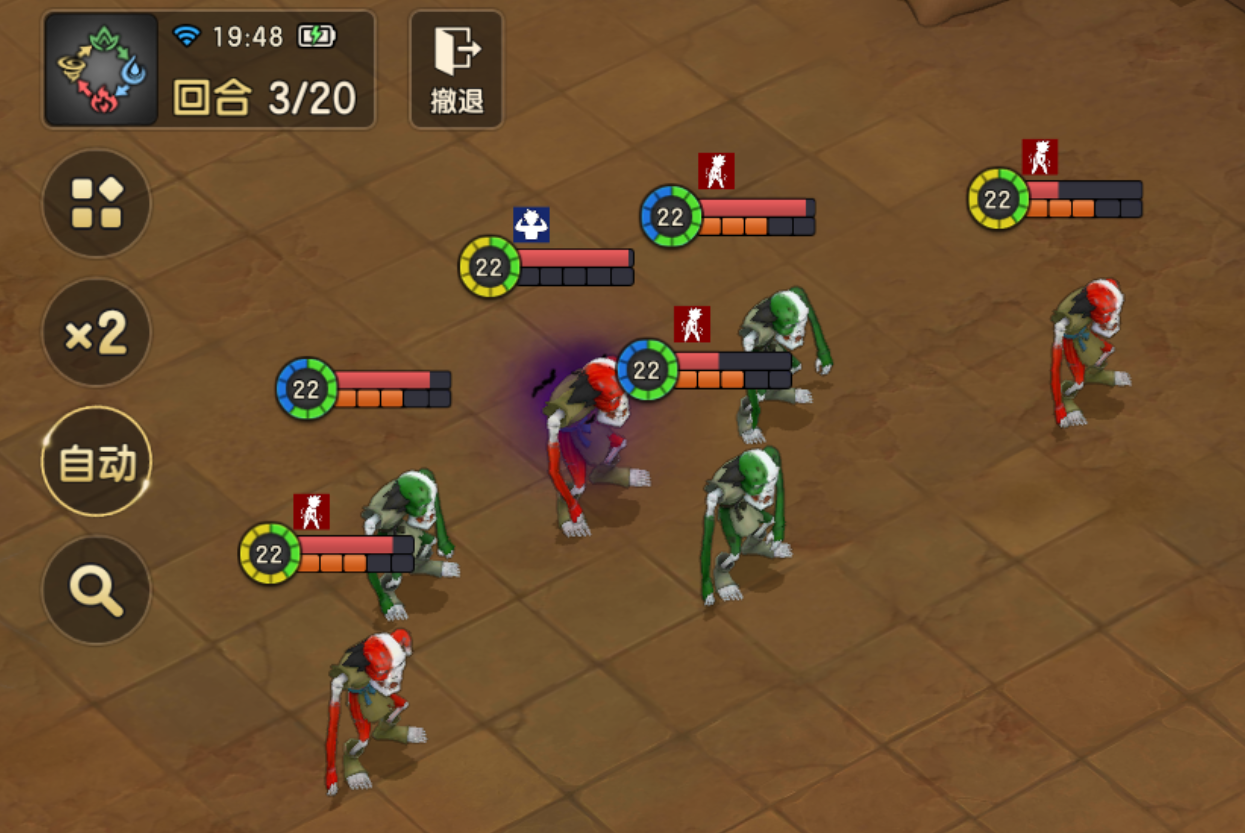The width and height of the screenshot is (1245, 833).
Task: Click the magnifying glass inspect button
Action: 96,590
